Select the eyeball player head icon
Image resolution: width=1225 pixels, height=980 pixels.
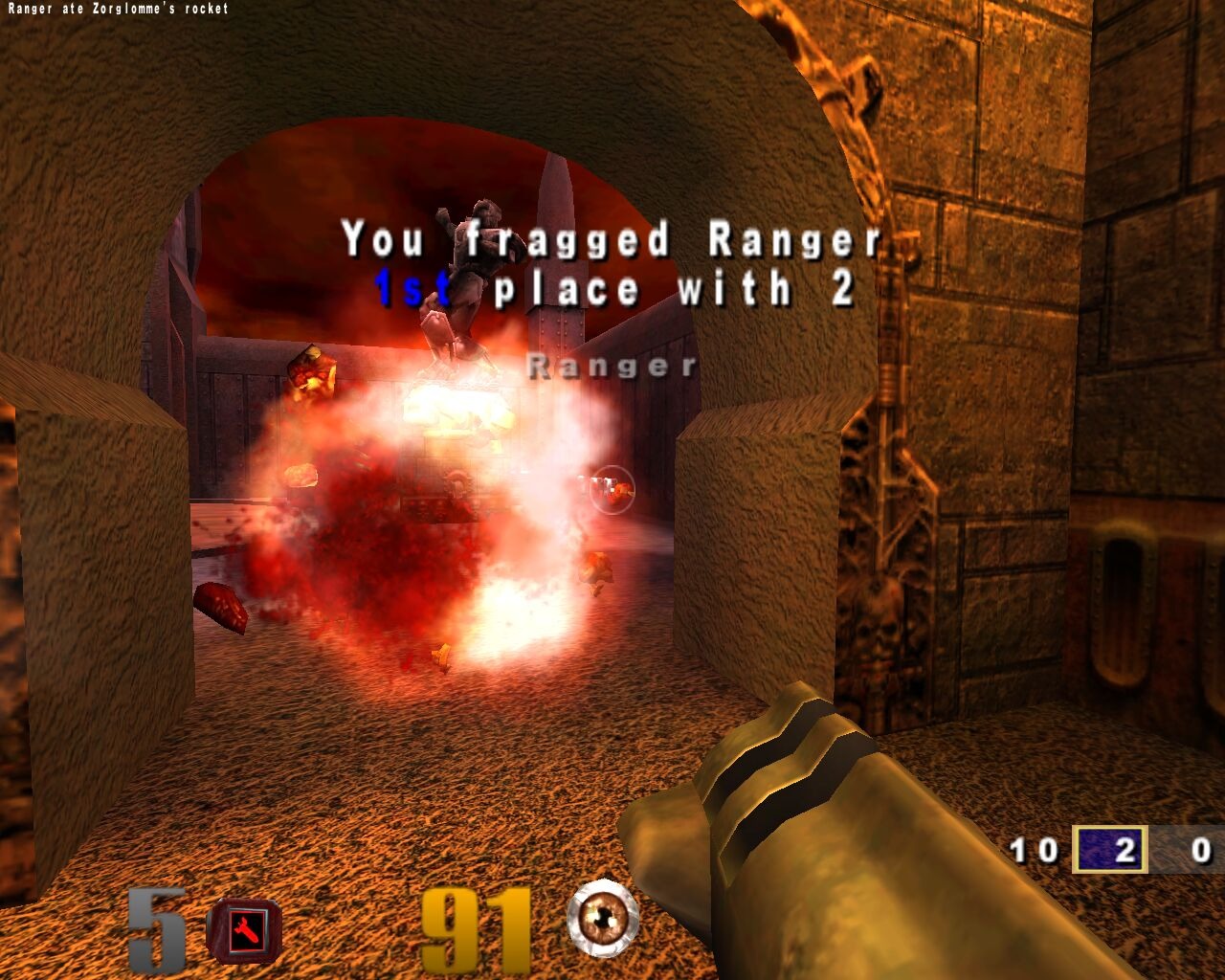603,919
